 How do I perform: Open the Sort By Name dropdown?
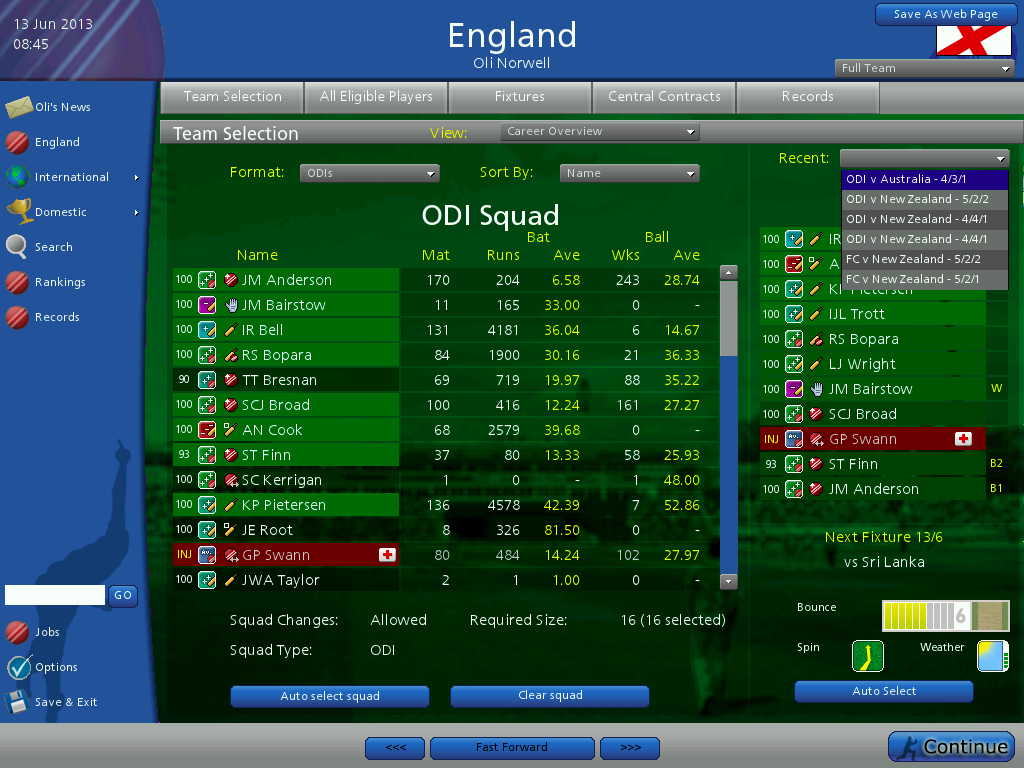629,173
